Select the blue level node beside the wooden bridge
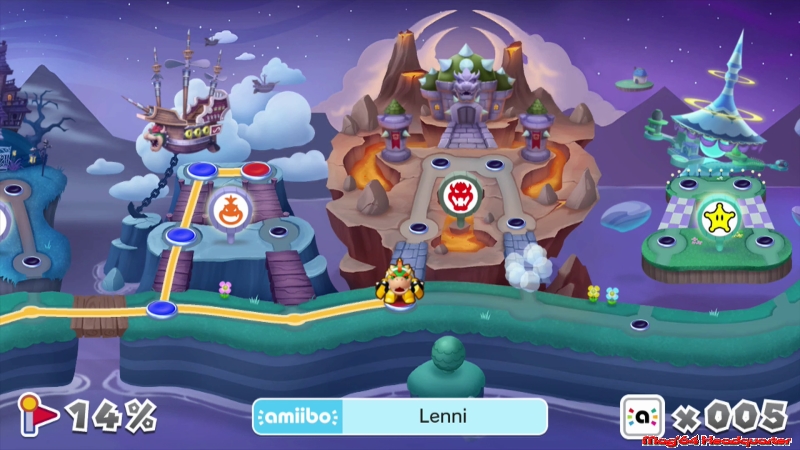 point(162,309)
